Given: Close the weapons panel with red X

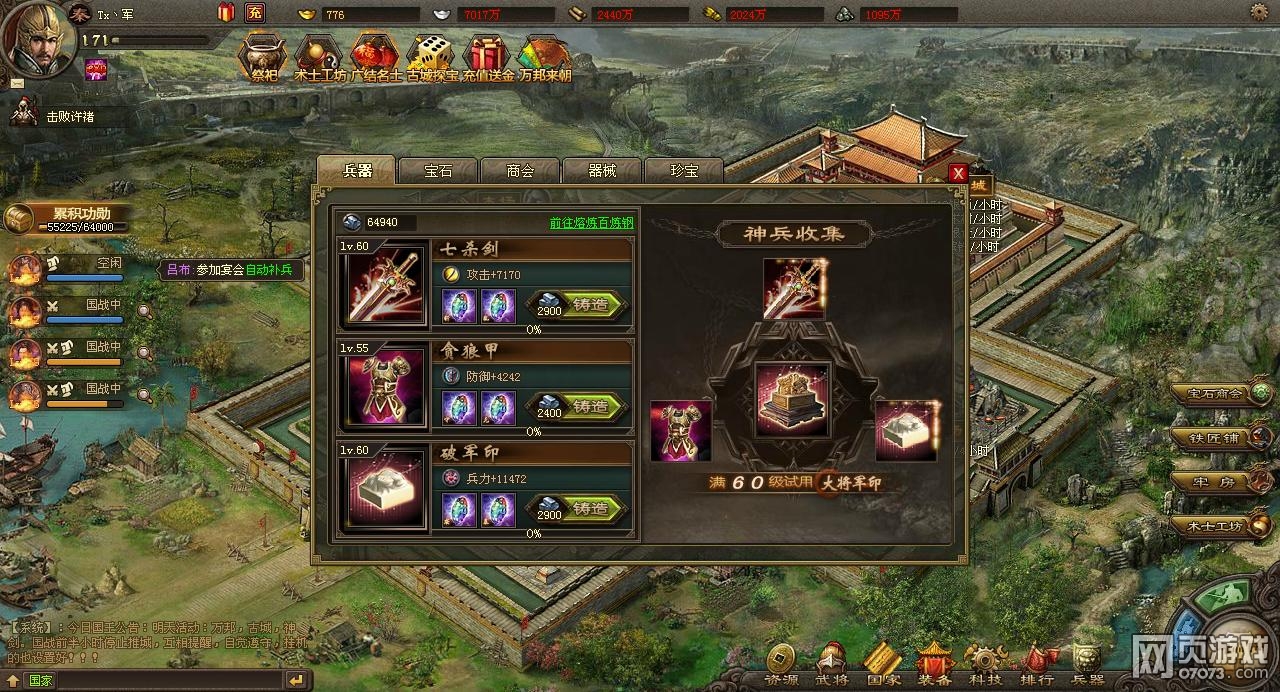Looking at the screenshot, I should click(958, 173).
